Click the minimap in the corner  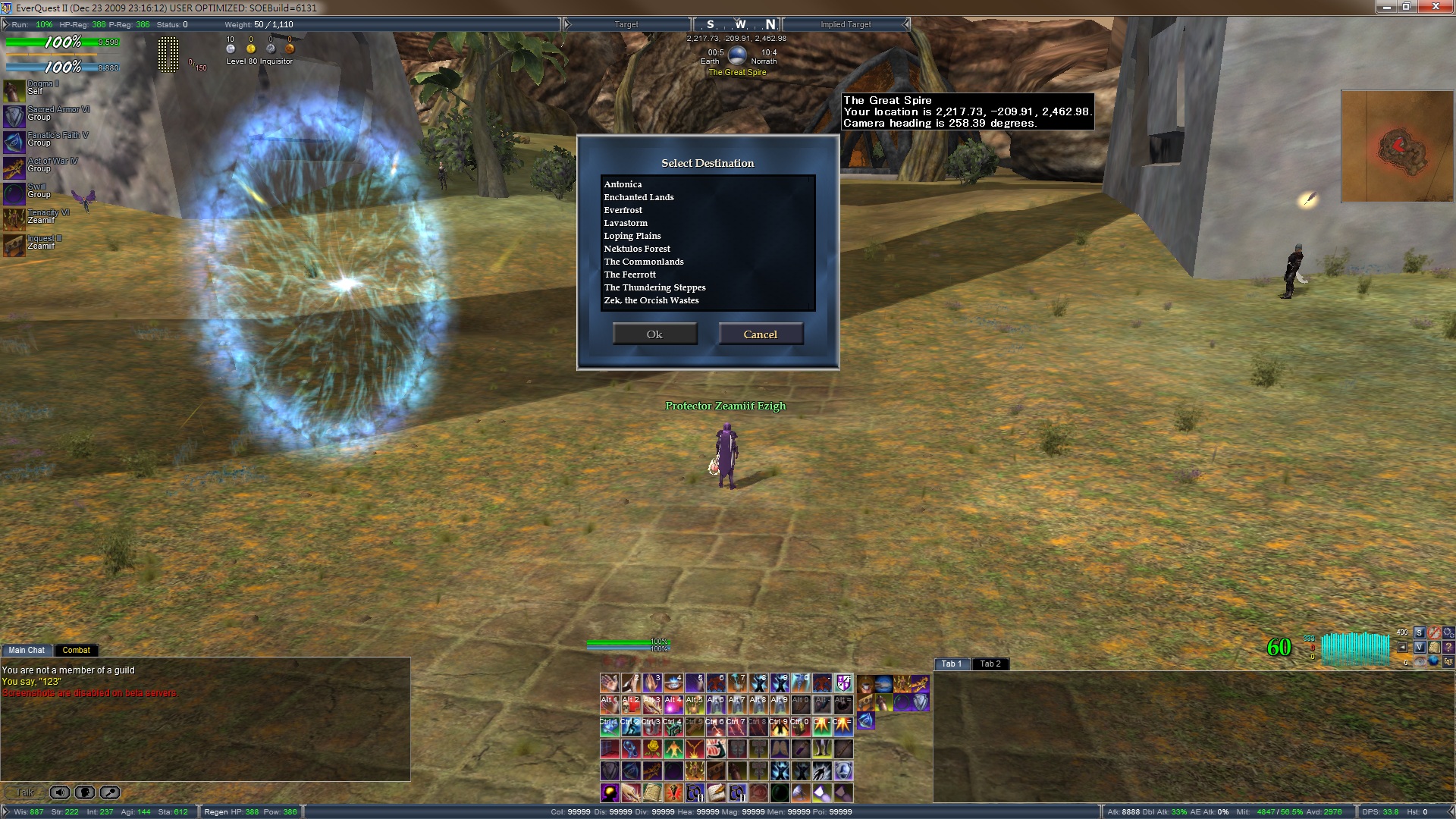[1397, 146]
